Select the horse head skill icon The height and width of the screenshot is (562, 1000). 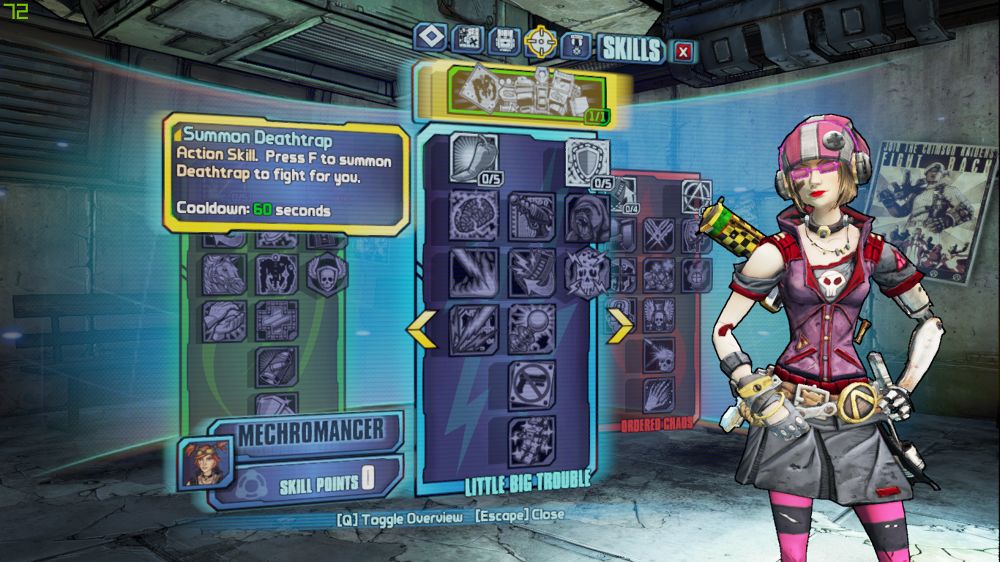coord(222,272)
